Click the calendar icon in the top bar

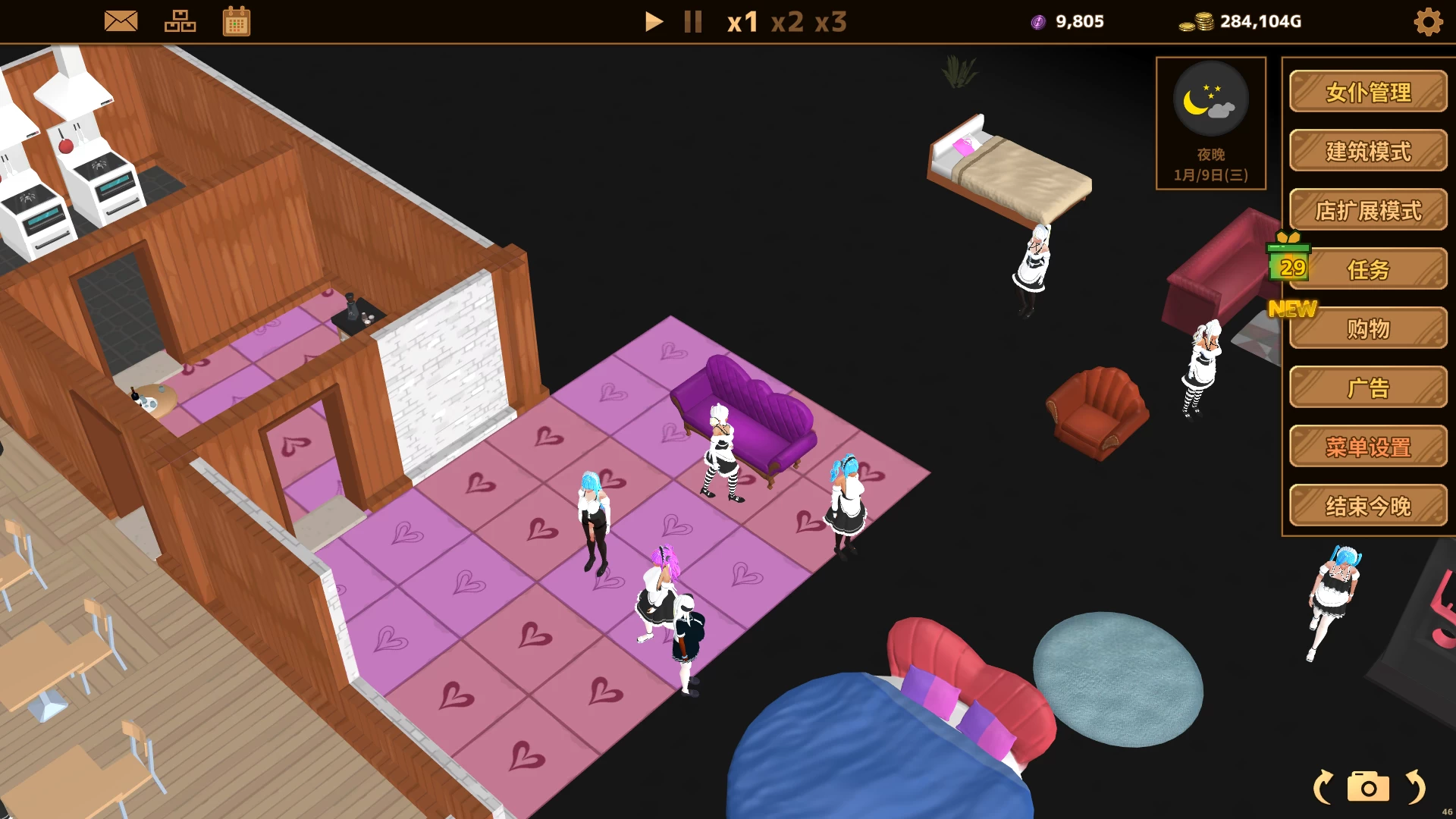point(237,20)
